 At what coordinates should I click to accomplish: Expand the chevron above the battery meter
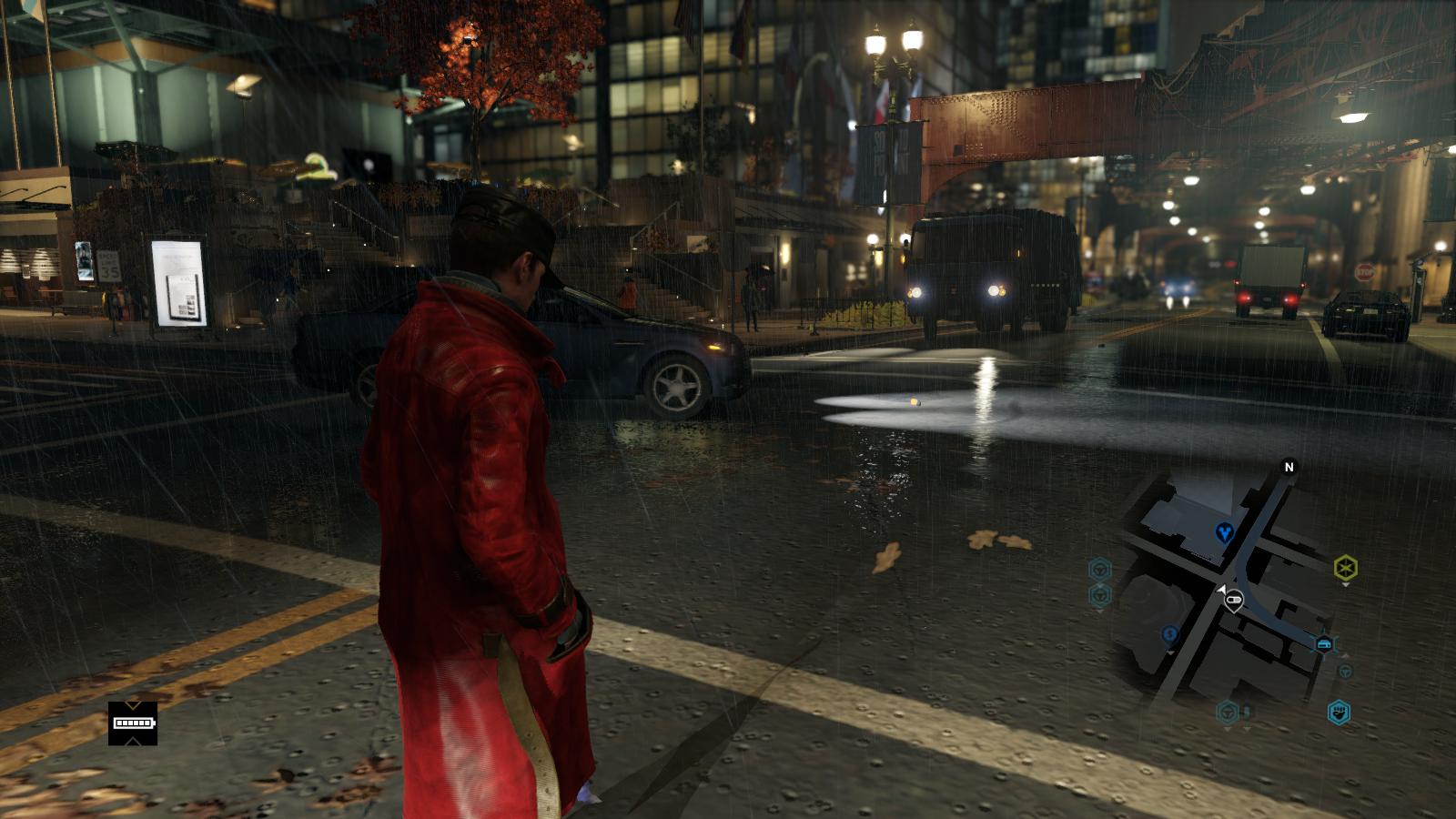coord(133,705)
